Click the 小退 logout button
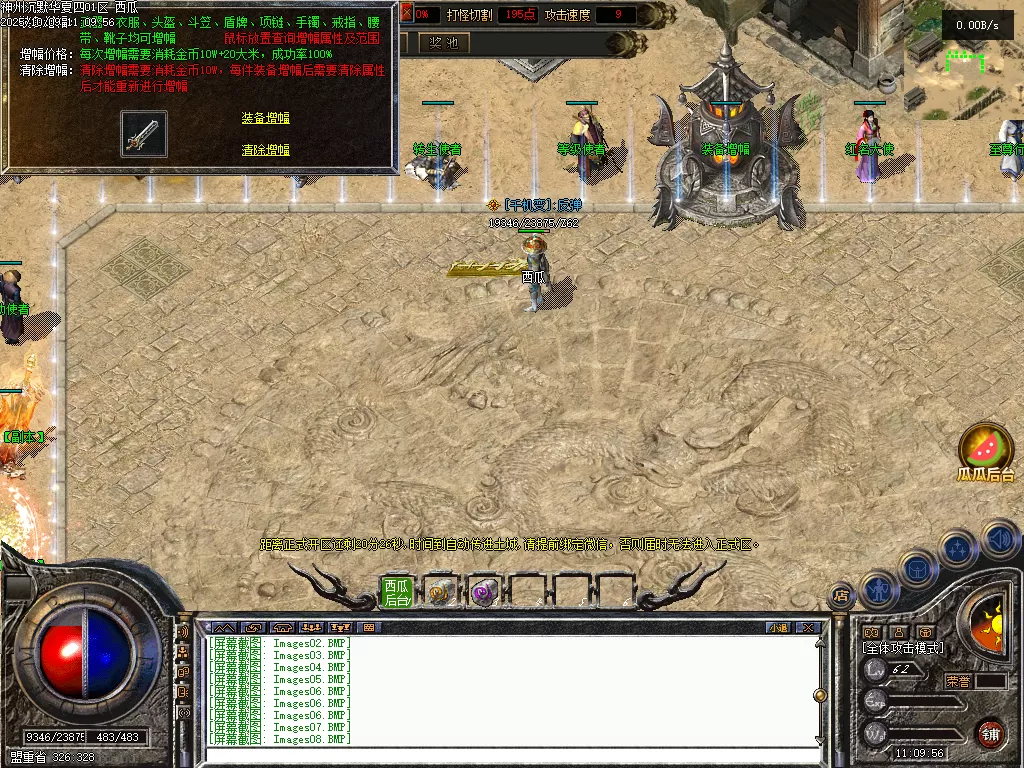 click(778, 628)
